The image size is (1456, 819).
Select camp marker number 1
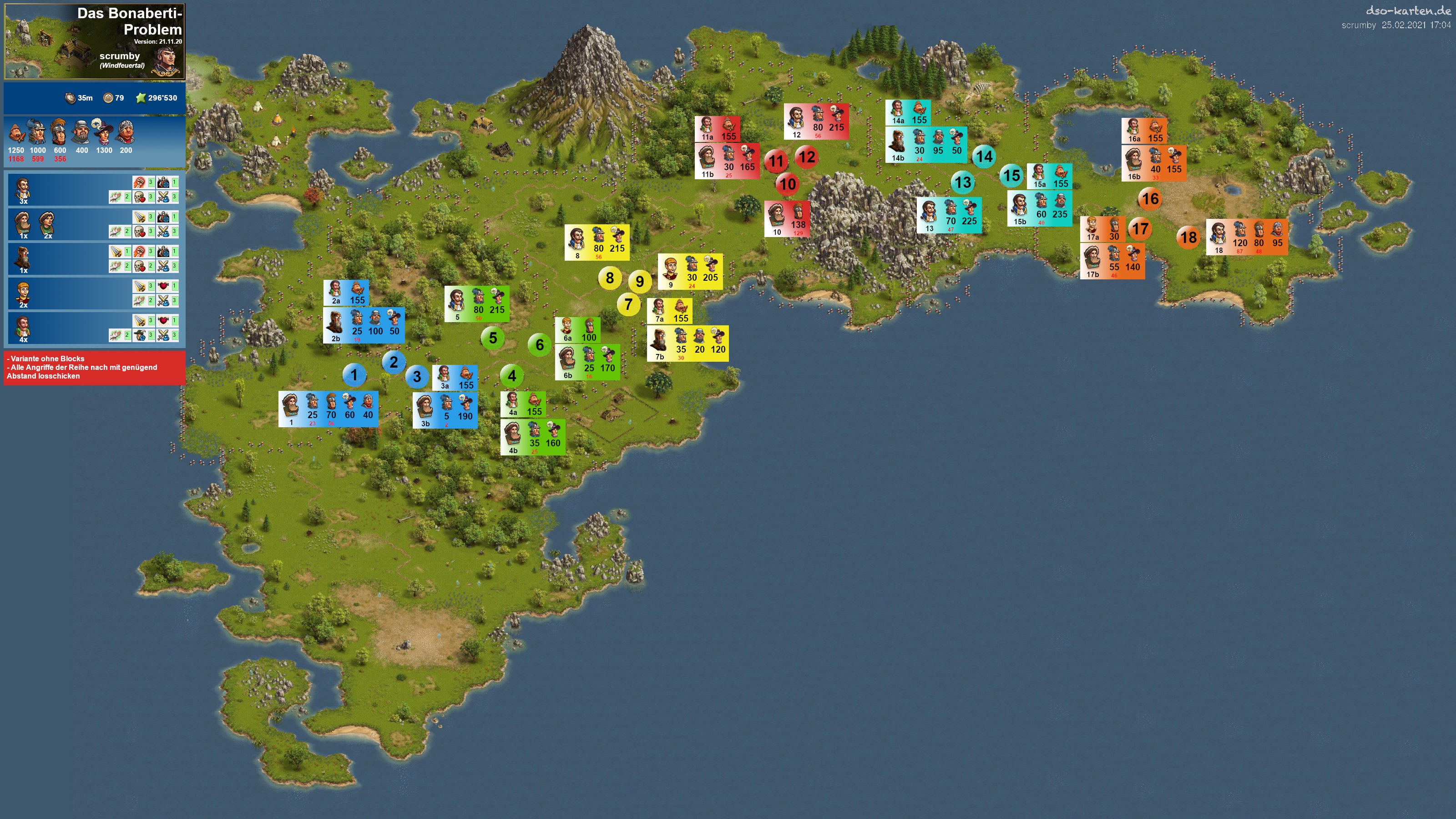[x=354, y=375]
